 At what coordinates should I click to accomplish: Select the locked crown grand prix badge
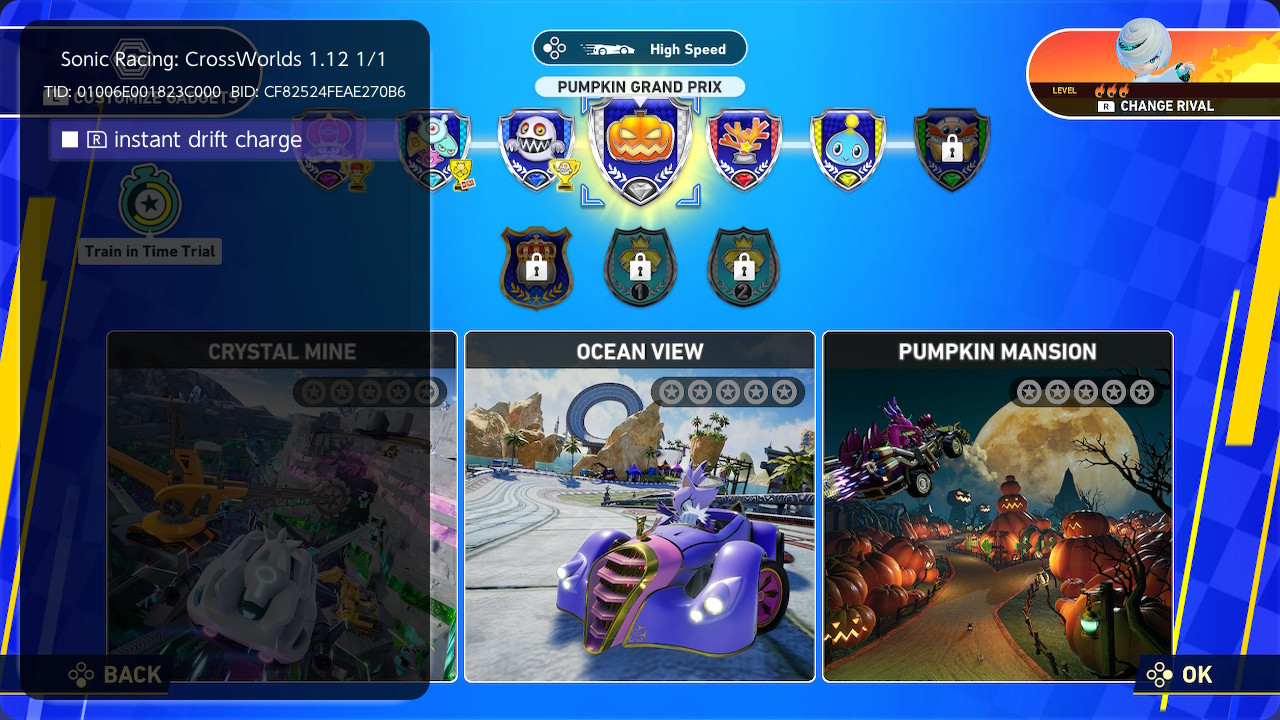537,267
